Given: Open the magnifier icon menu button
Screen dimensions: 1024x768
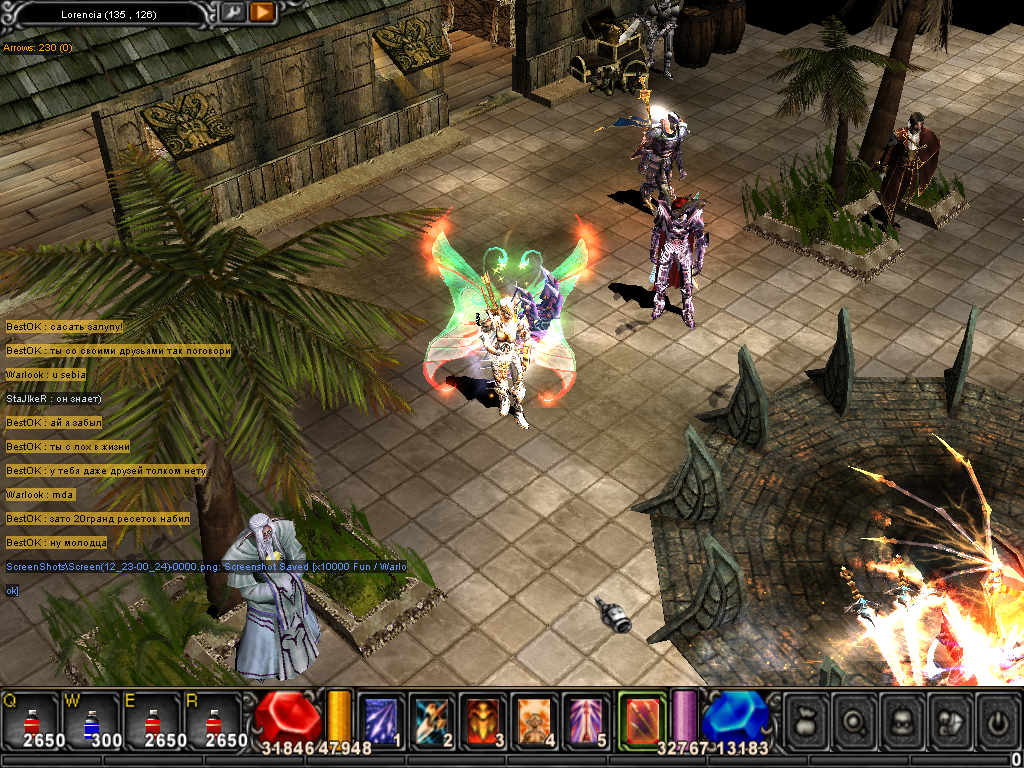Looking at the screenshot, I should pos(855,720).
